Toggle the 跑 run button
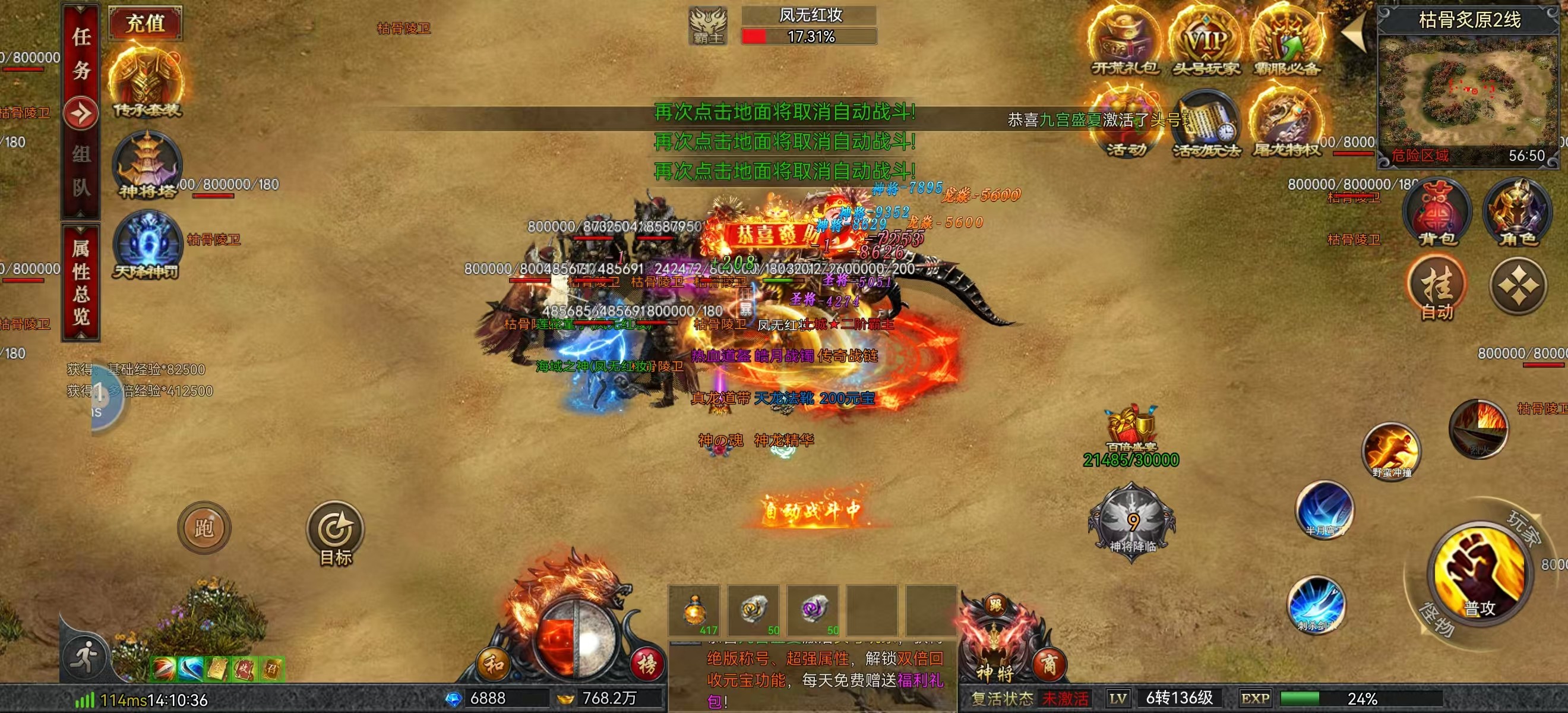 [x=204, y=527]
